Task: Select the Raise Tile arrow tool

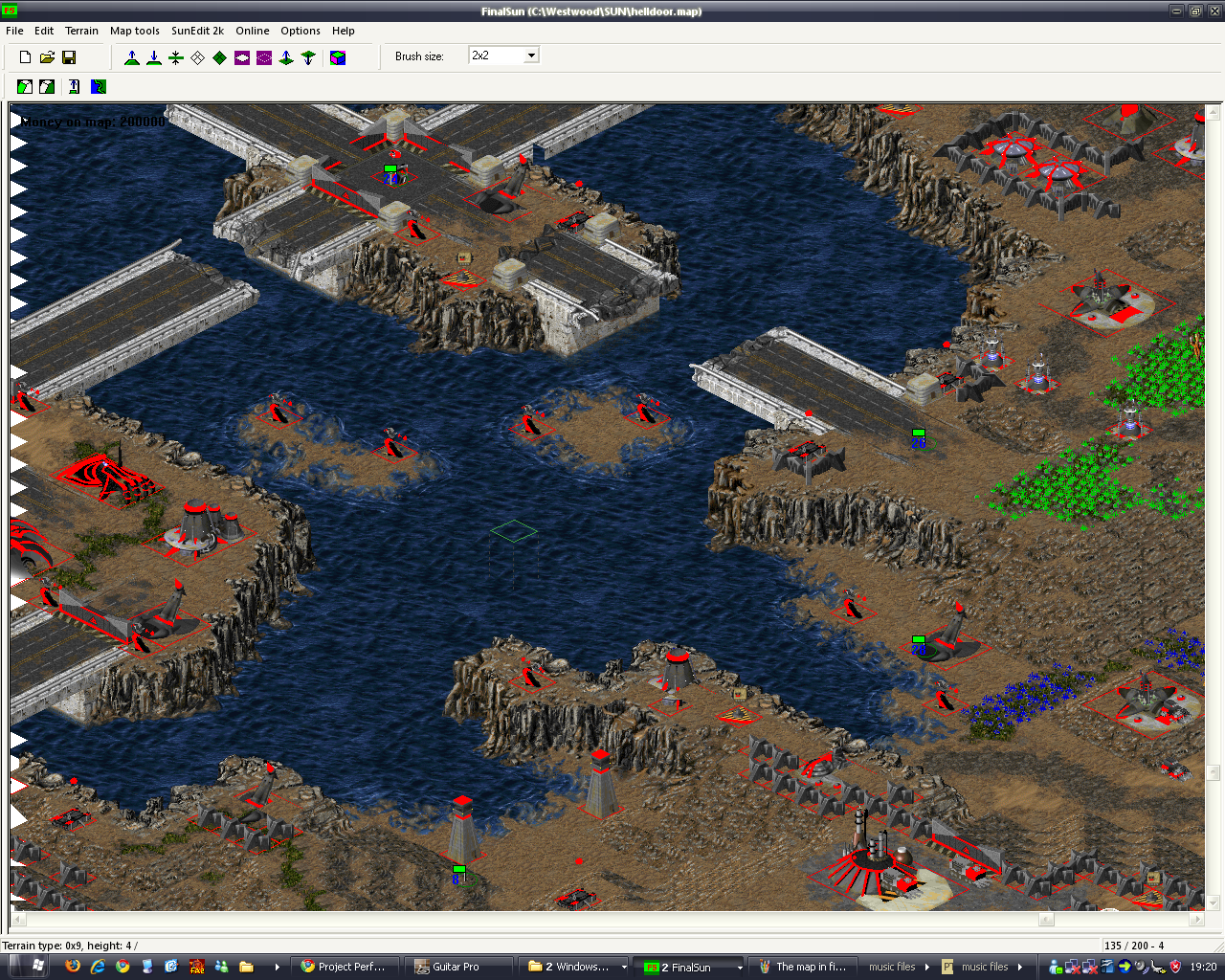Action: point(286,57)
